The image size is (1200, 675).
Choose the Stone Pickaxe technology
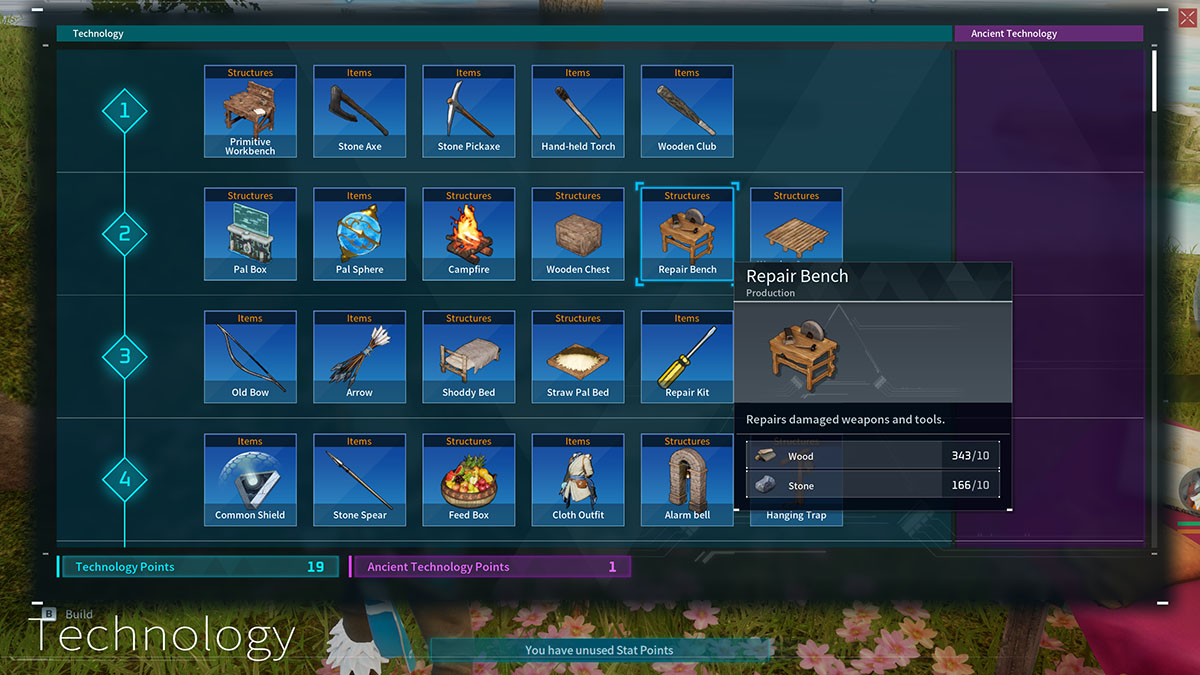point(468,111)
